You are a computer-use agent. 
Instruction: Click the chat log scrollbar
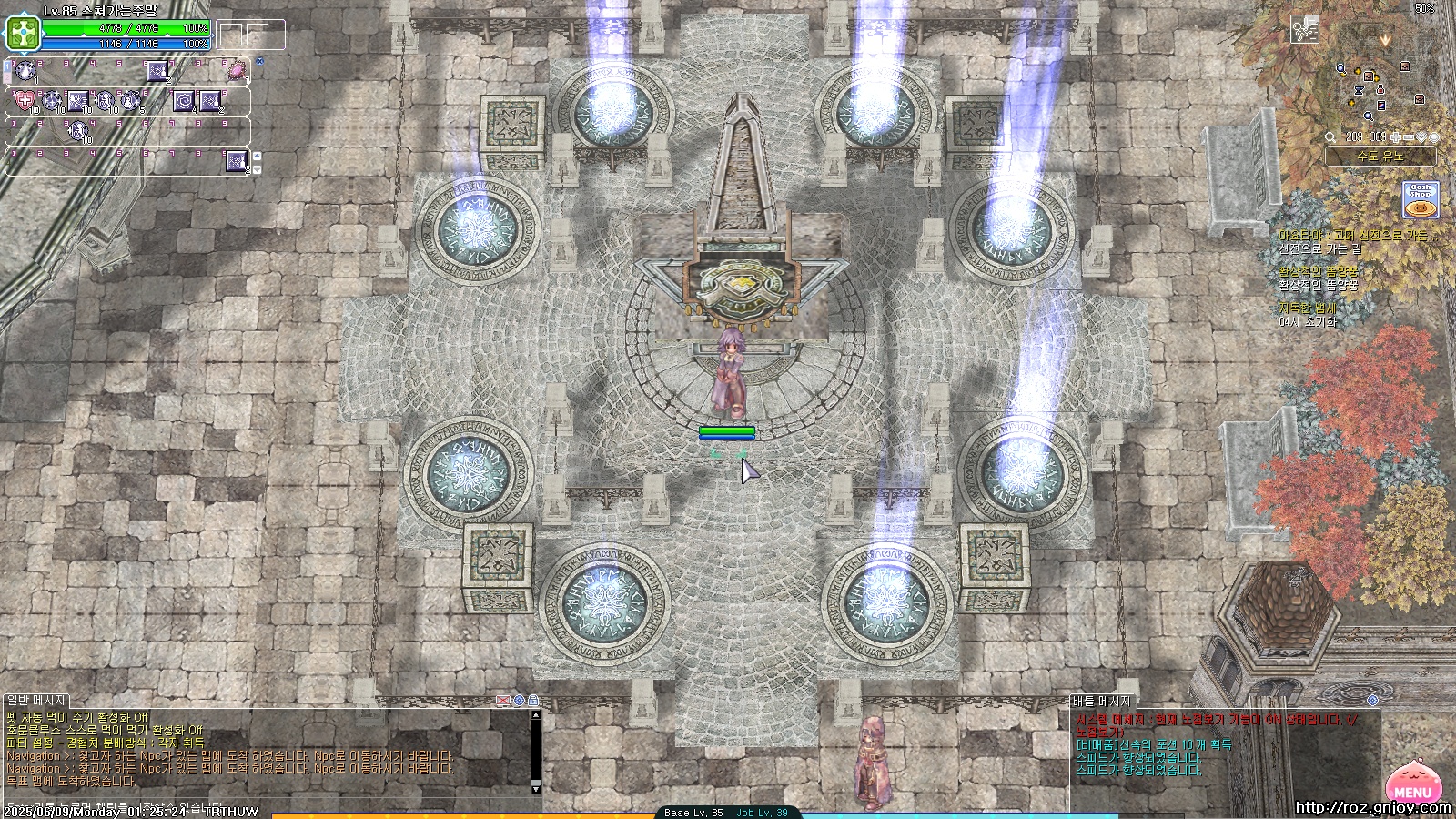pos(536,751)
